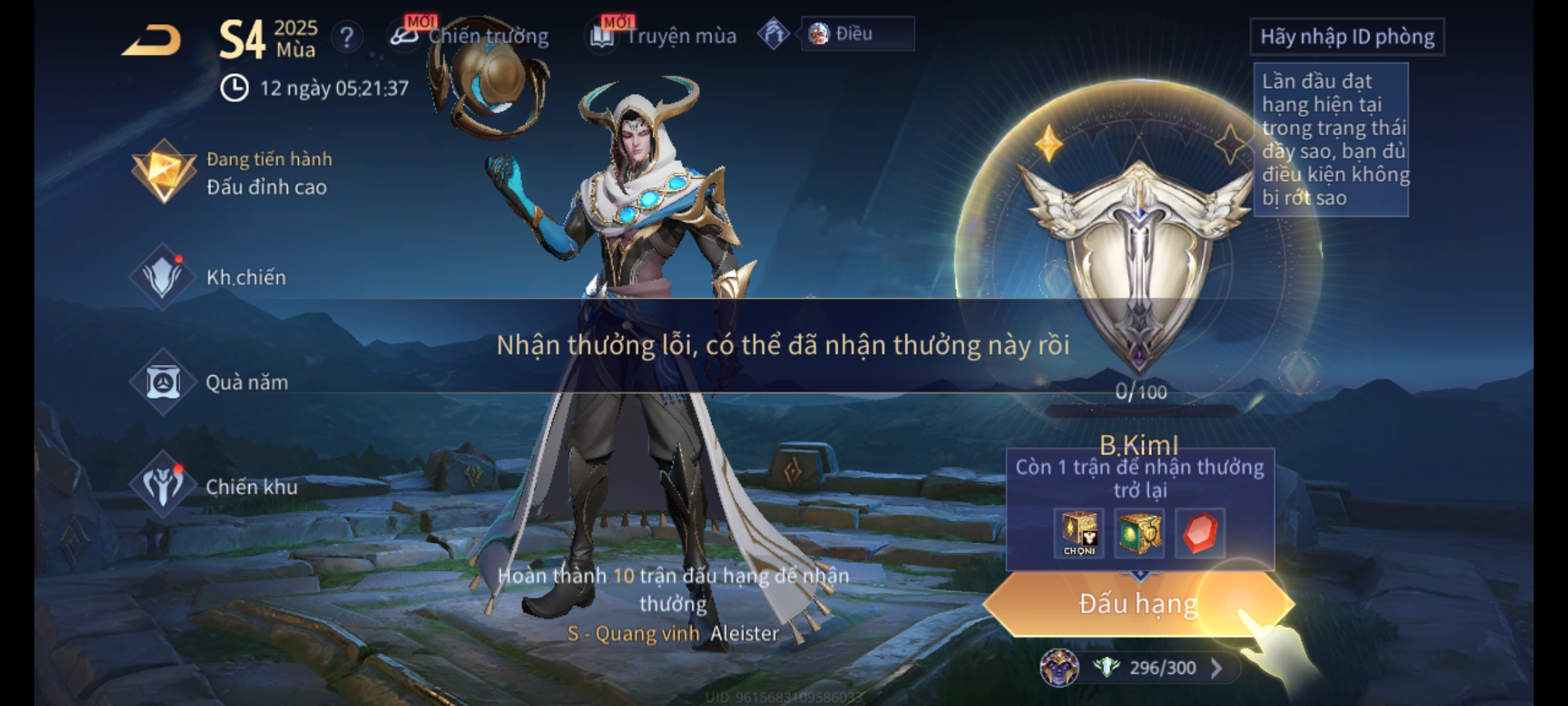Select the gold chest reward labeled CHỌN

1079,533
